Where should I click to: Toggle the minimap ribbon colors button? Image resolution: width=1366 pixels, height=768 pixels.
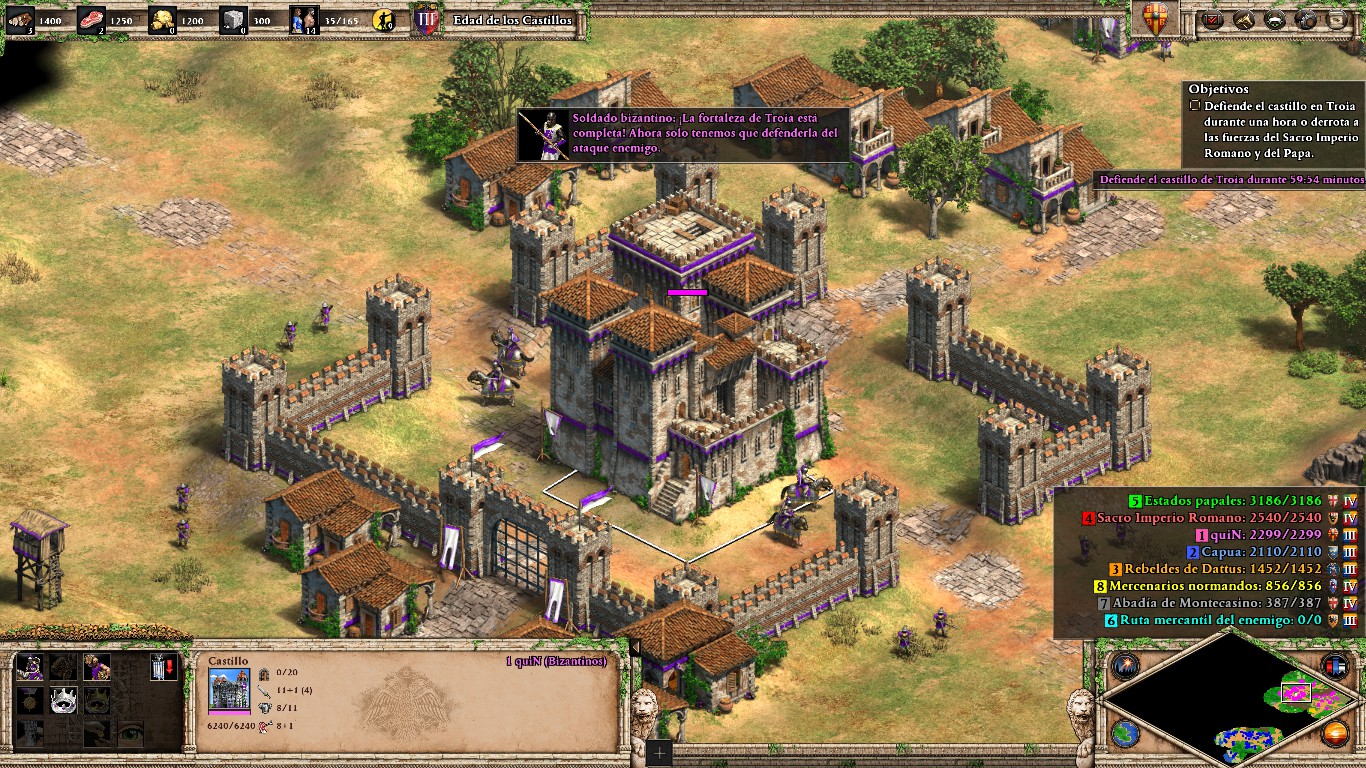click(x=1335, y=666)
